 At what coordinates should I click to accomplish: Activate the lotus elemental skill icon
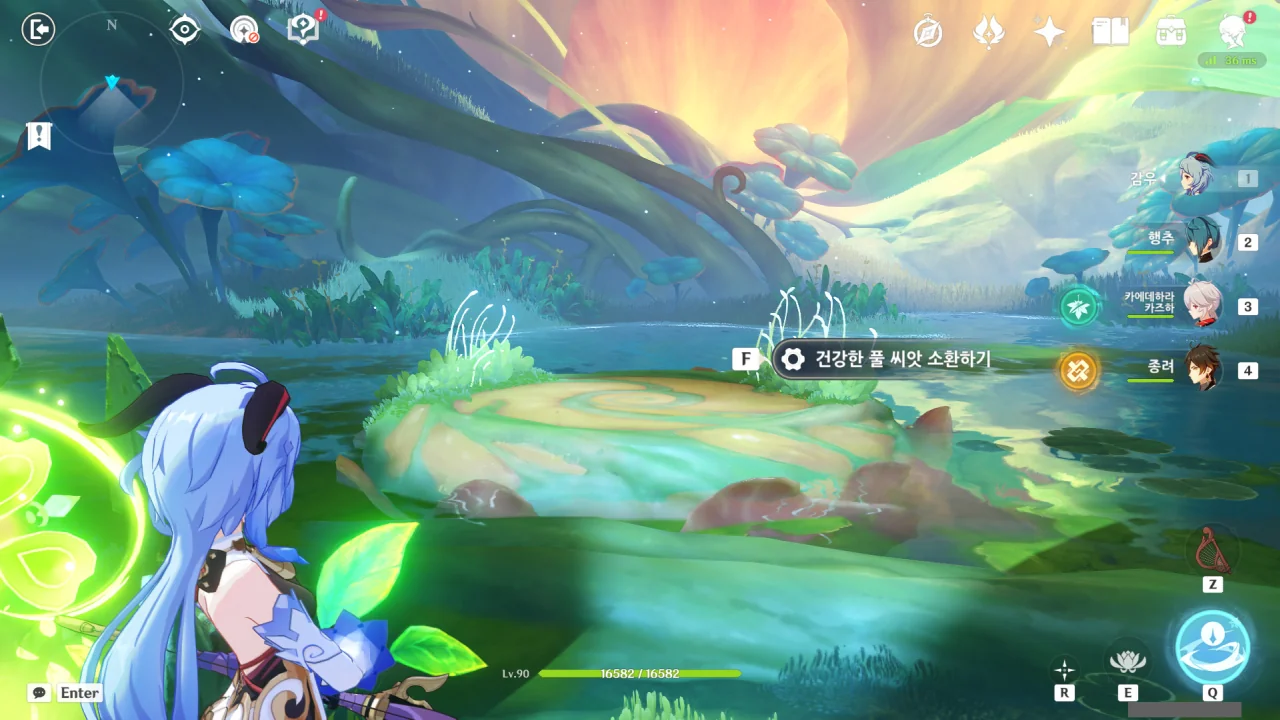tap(1127, 661)
